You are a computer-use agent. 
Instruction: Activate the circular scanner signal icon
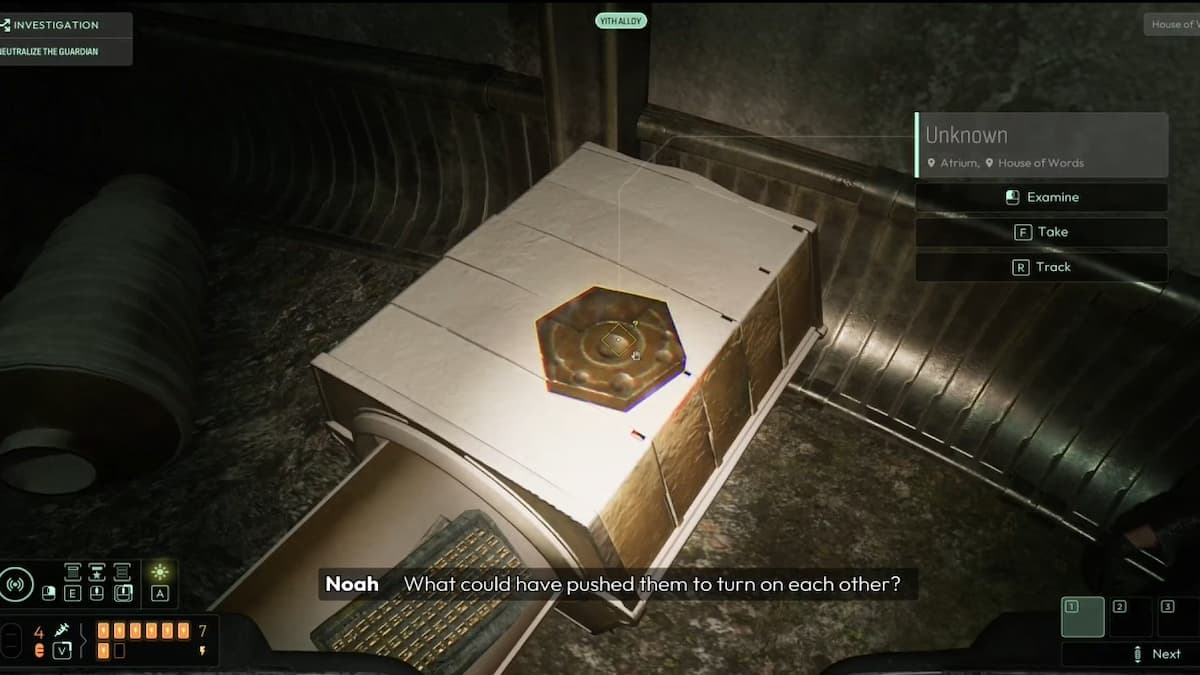(16, 583)
